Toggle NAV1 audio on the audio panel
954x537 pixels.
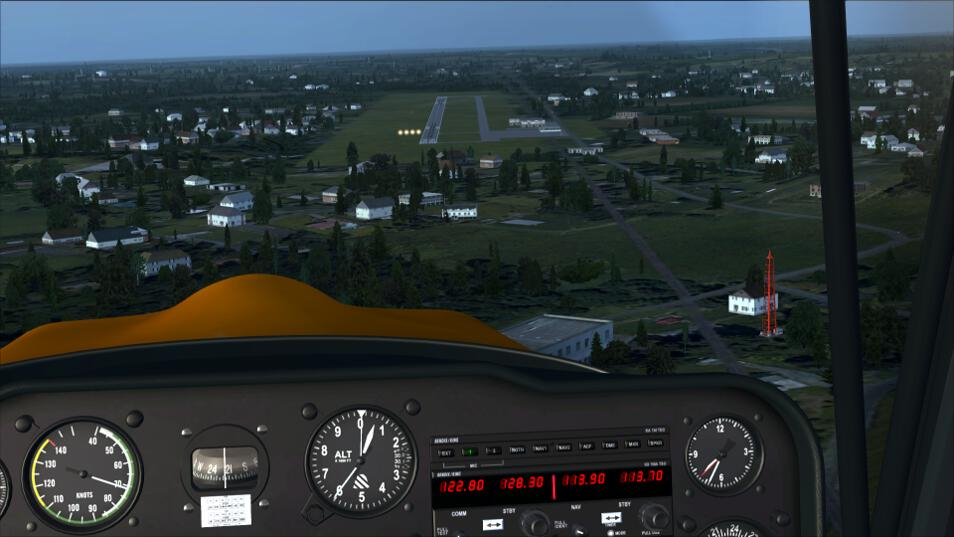point(540,449)
